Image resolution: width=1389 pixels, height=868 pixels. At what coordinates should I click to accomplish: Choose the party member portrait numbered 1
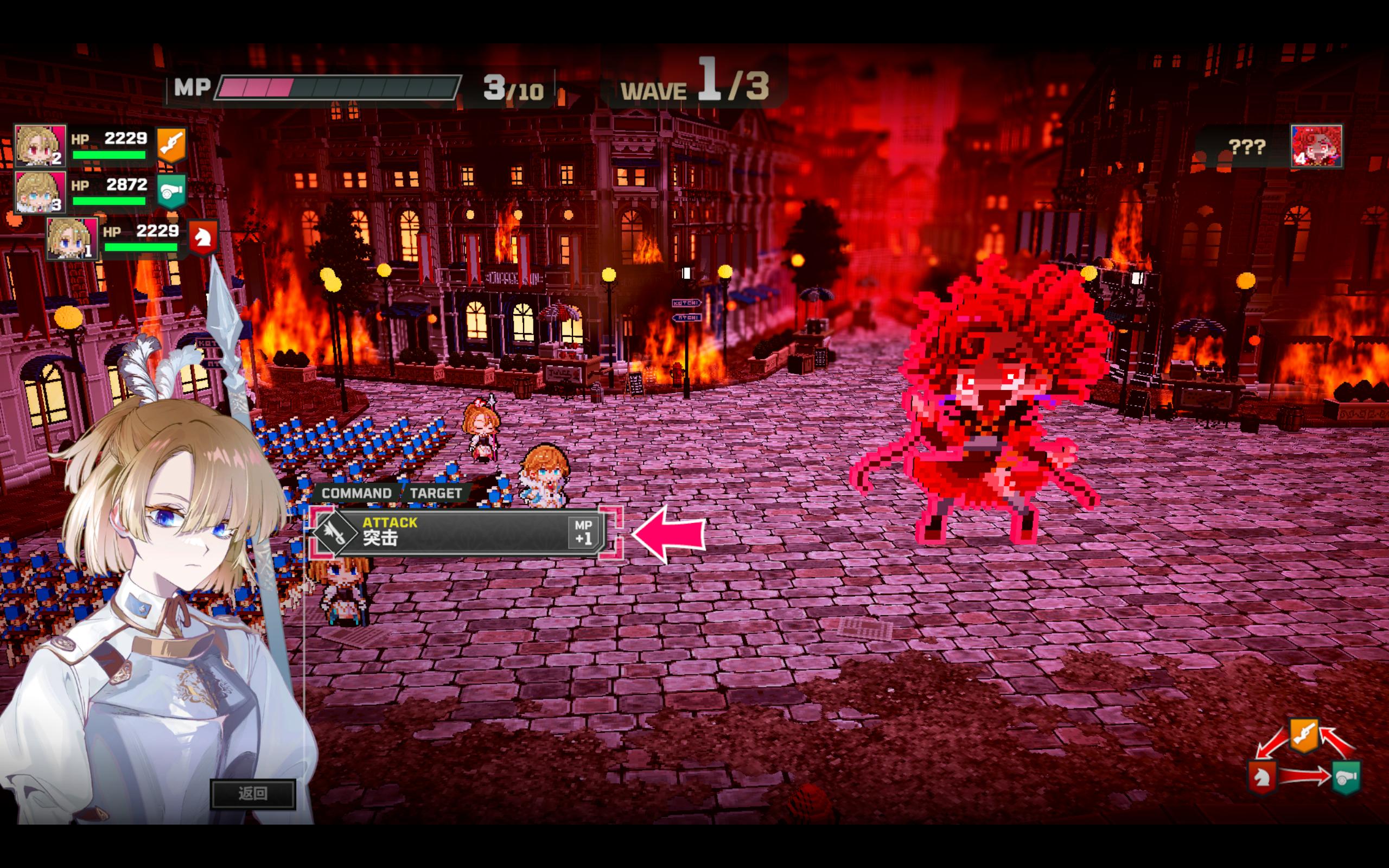coord(72,238)
